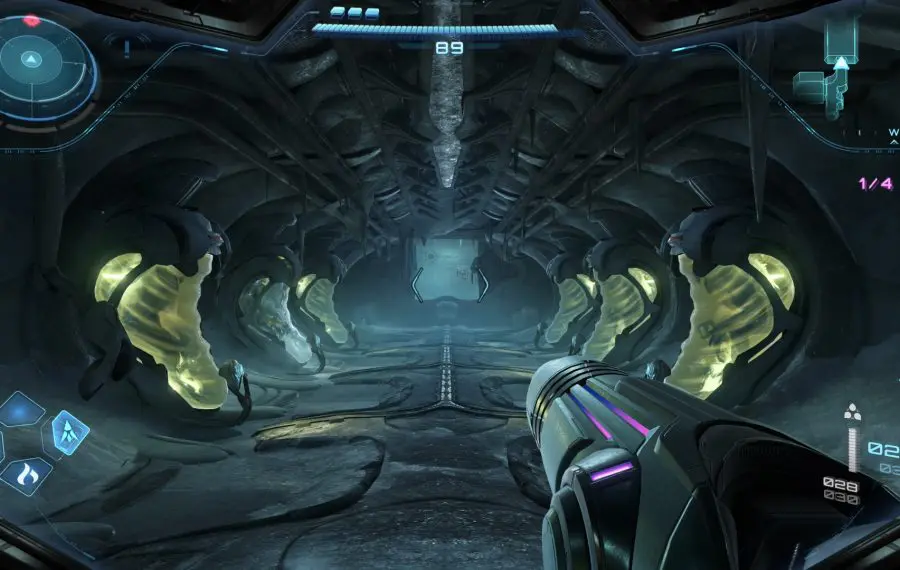Click the three-pod missile icon
The height and width of the screenshot is (570, 900).
coord(852,413)
